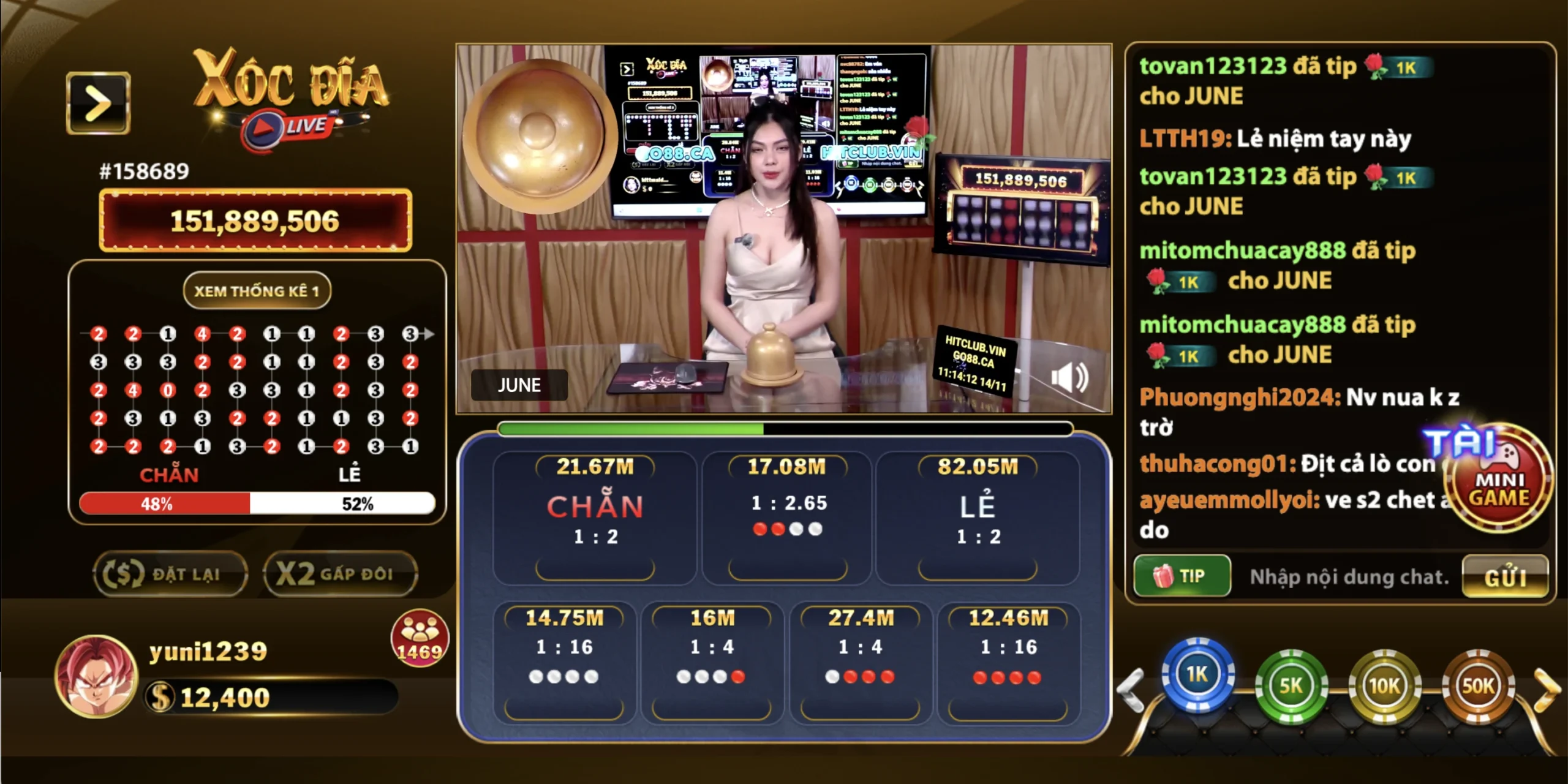Send a TIP to the dealer
The height and width of the screenshot is (784, 1568).
pos(1182,576)
